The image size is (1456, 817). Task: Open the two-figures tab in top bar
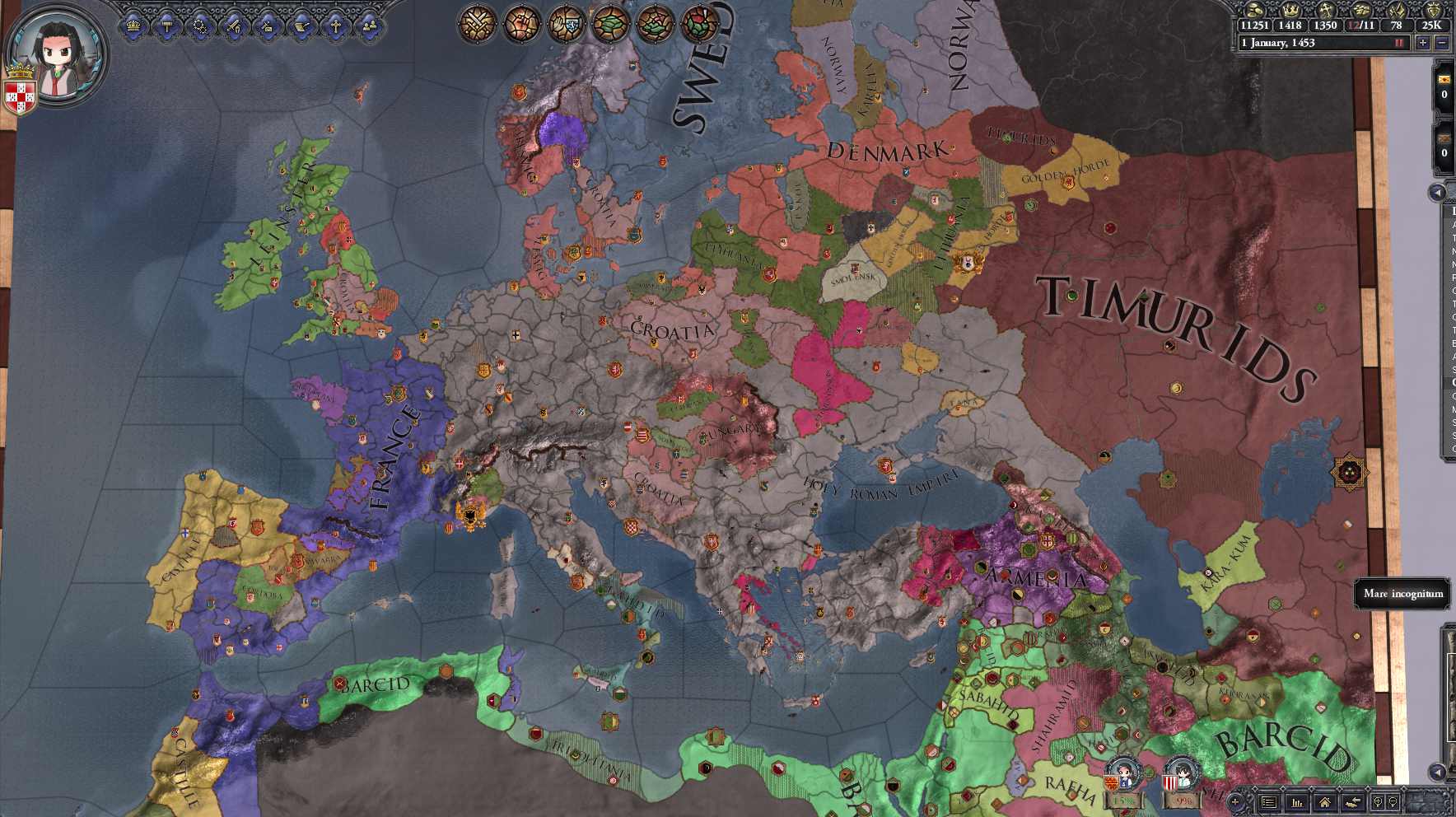369,26
